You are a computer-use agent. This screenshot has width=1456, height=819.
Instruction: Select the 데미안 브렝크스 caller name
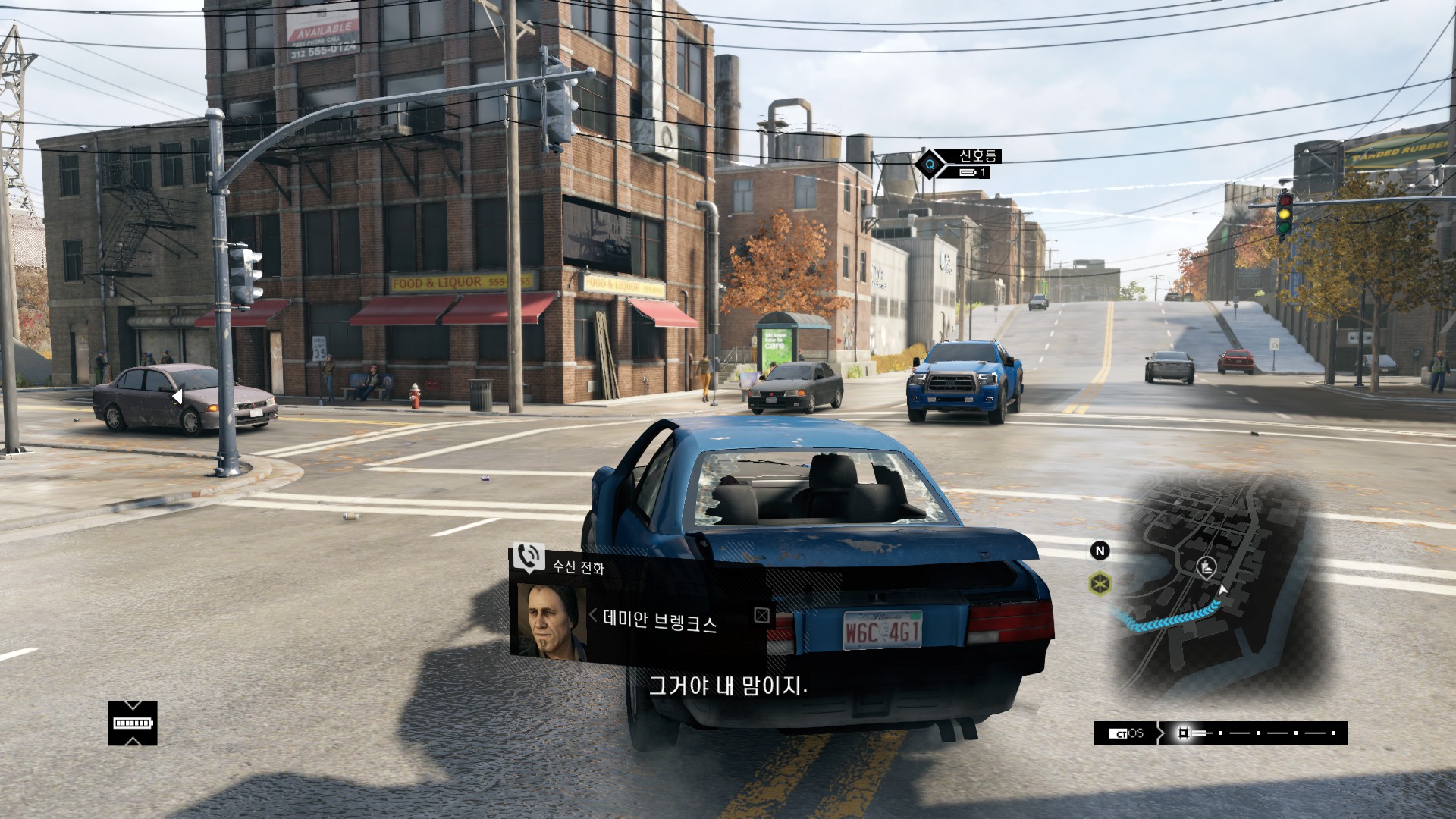[659, 621]
